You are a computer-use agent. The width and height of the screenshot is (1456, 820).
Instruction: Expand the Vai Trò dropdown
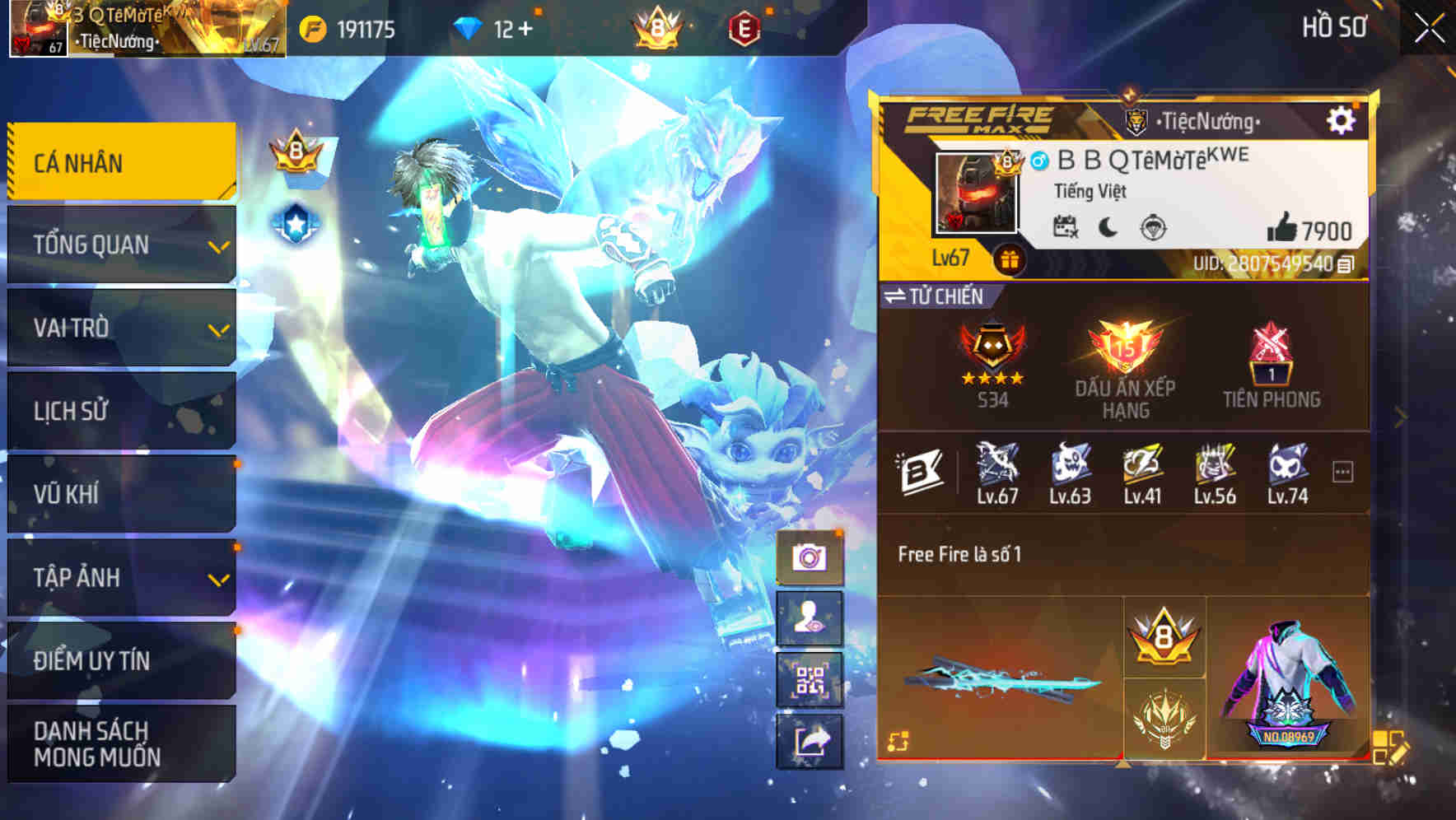coord(119,328)
